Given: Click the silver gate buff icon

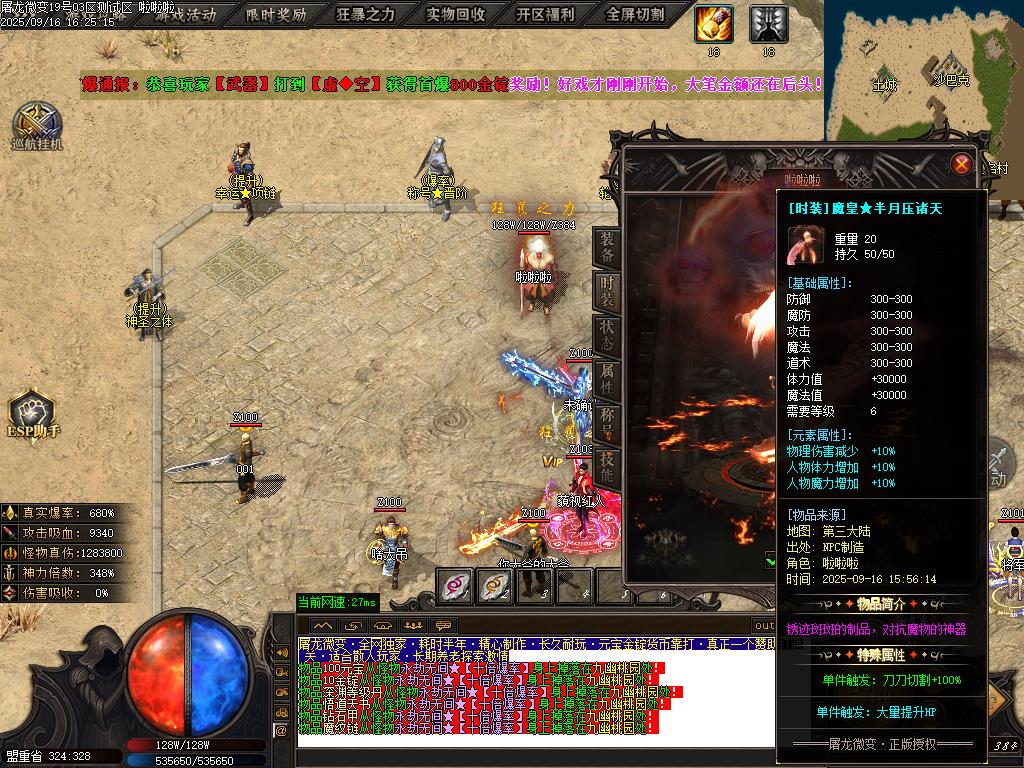Looking at the screenshot, I should pyautogui.click(x=768, y=24).
